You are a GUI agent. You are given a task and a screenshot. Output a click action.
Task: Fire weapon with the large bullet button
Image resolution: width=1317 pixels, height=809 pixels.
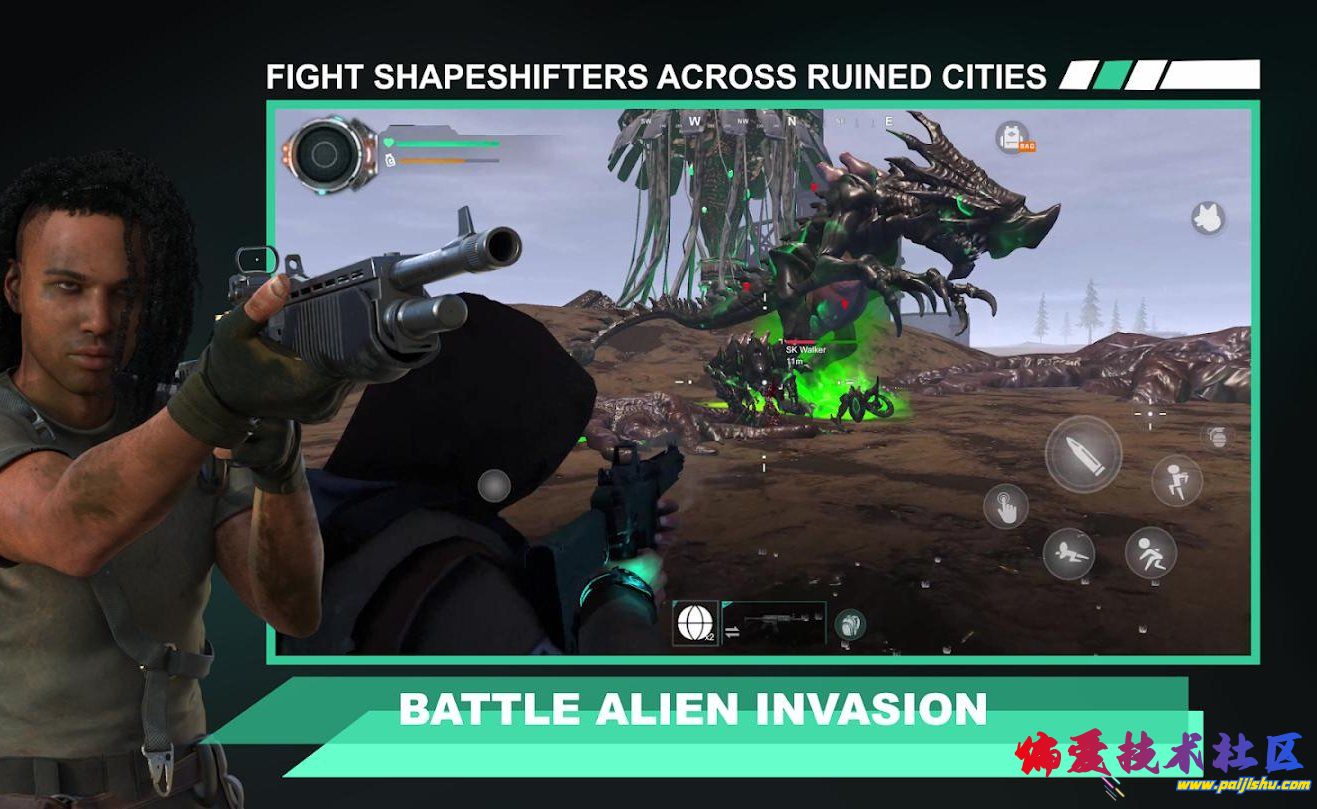[x=1083, y=454]
